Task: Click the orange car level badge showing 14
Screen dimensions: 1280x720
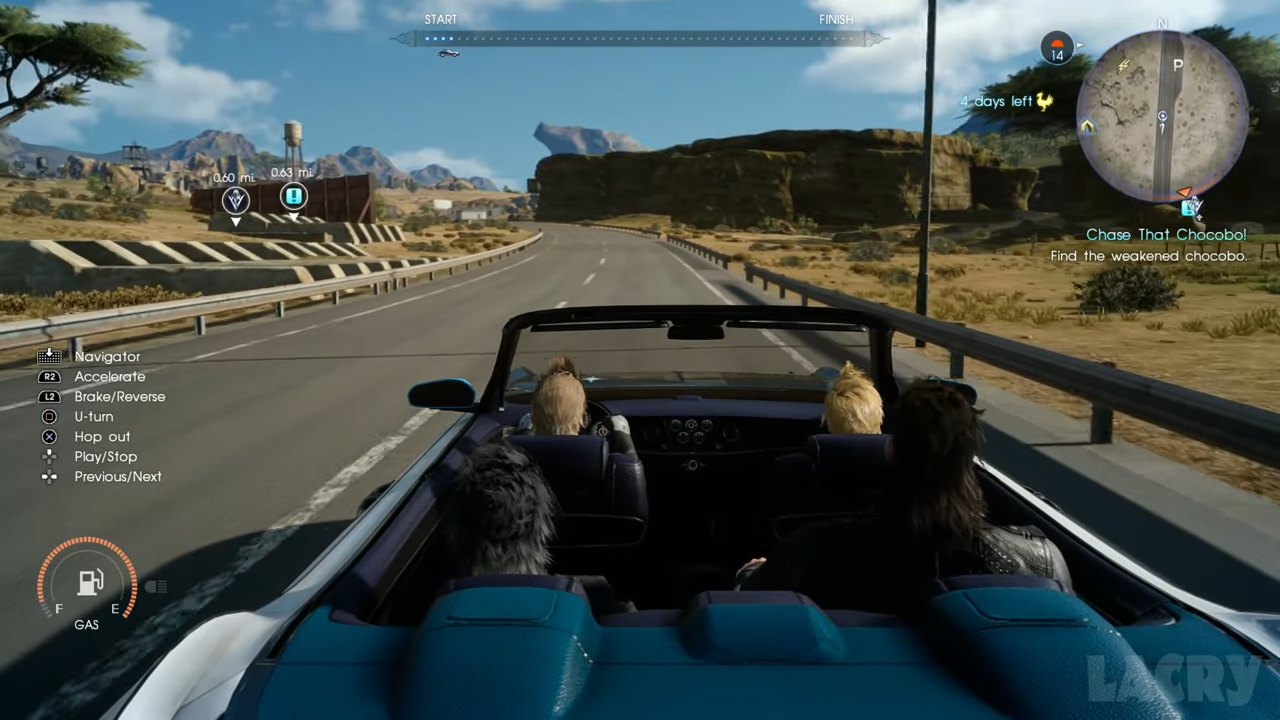Action: [1057, 48]
